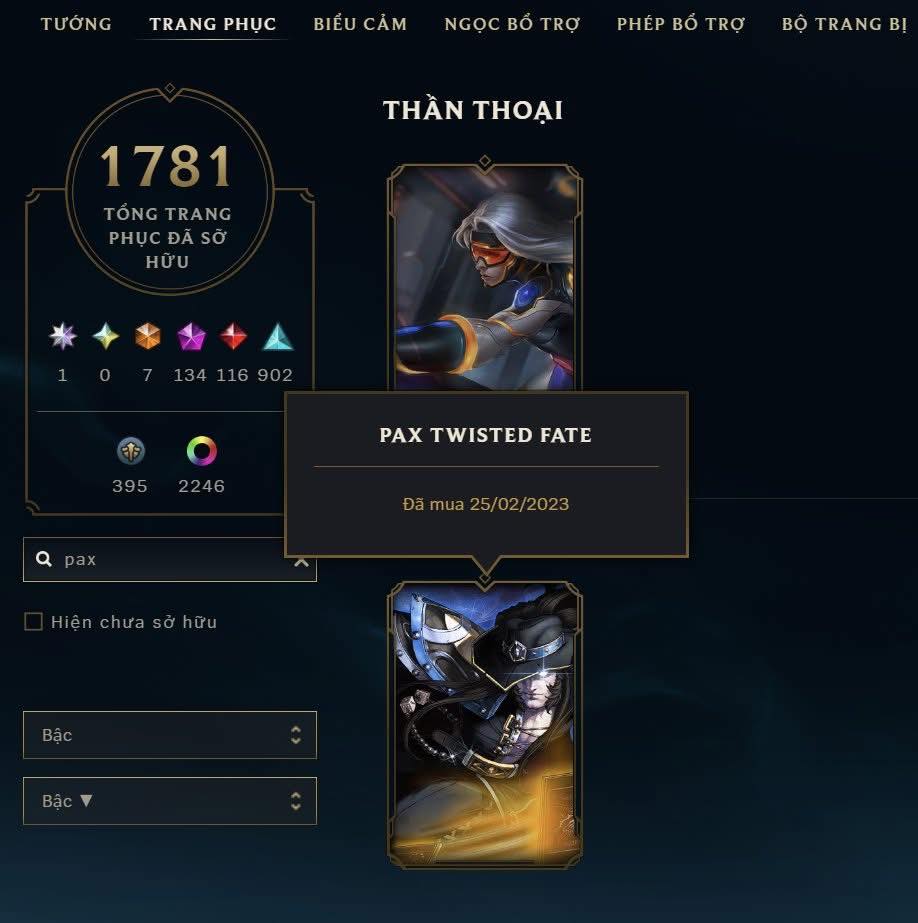Open the Bậc filter dropdown
Screen dimensions: 918x923
pyautogui.click(x=170, y=735)
